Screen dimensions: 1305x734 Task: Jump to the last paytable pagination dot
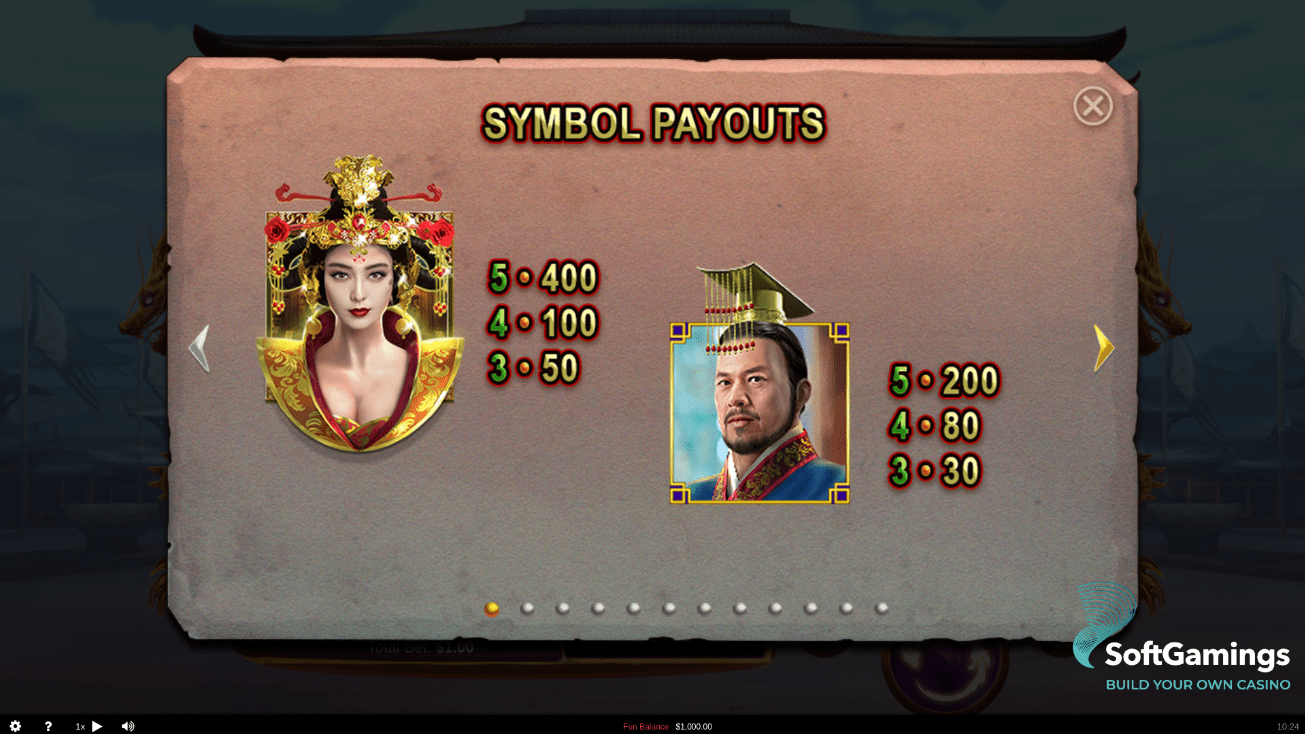[881, 606]
